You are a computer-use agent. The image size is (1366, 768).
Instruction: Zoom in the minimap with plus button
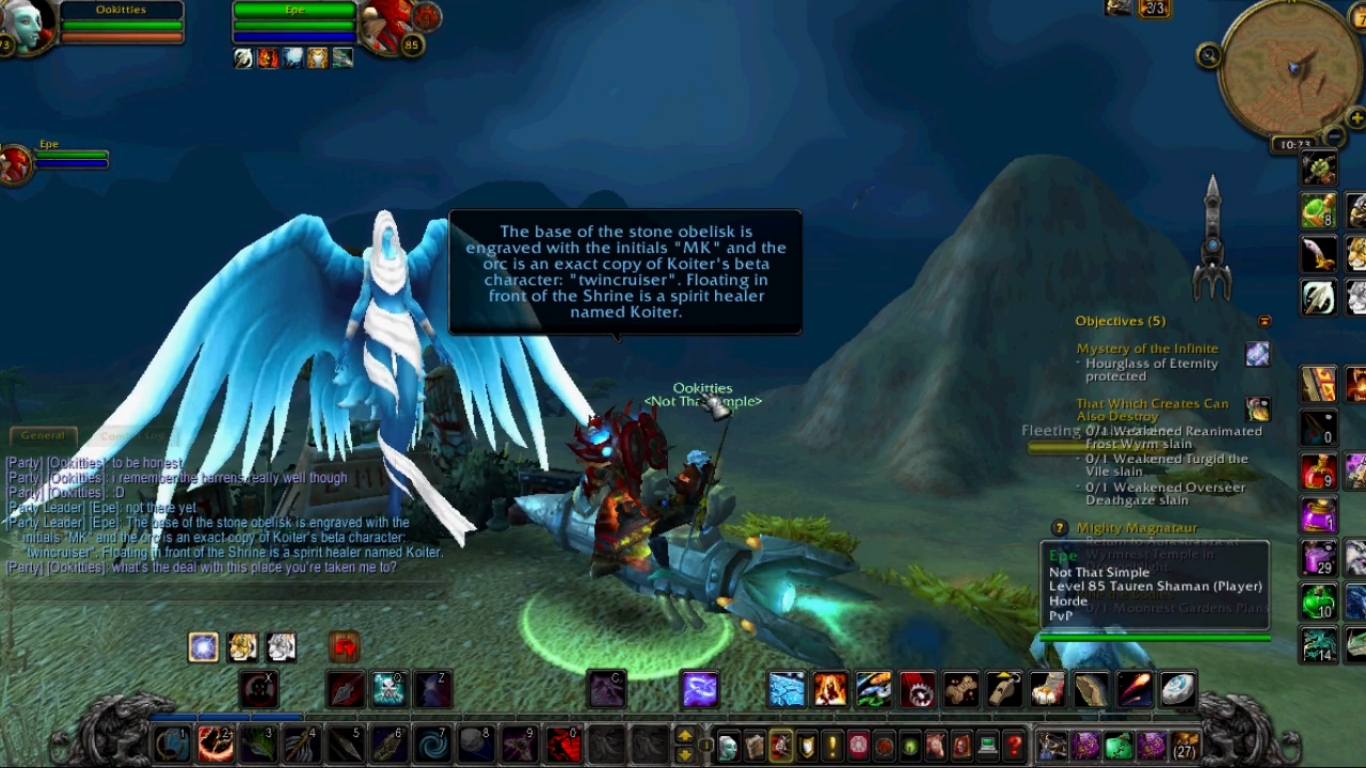coord(1356,119)
